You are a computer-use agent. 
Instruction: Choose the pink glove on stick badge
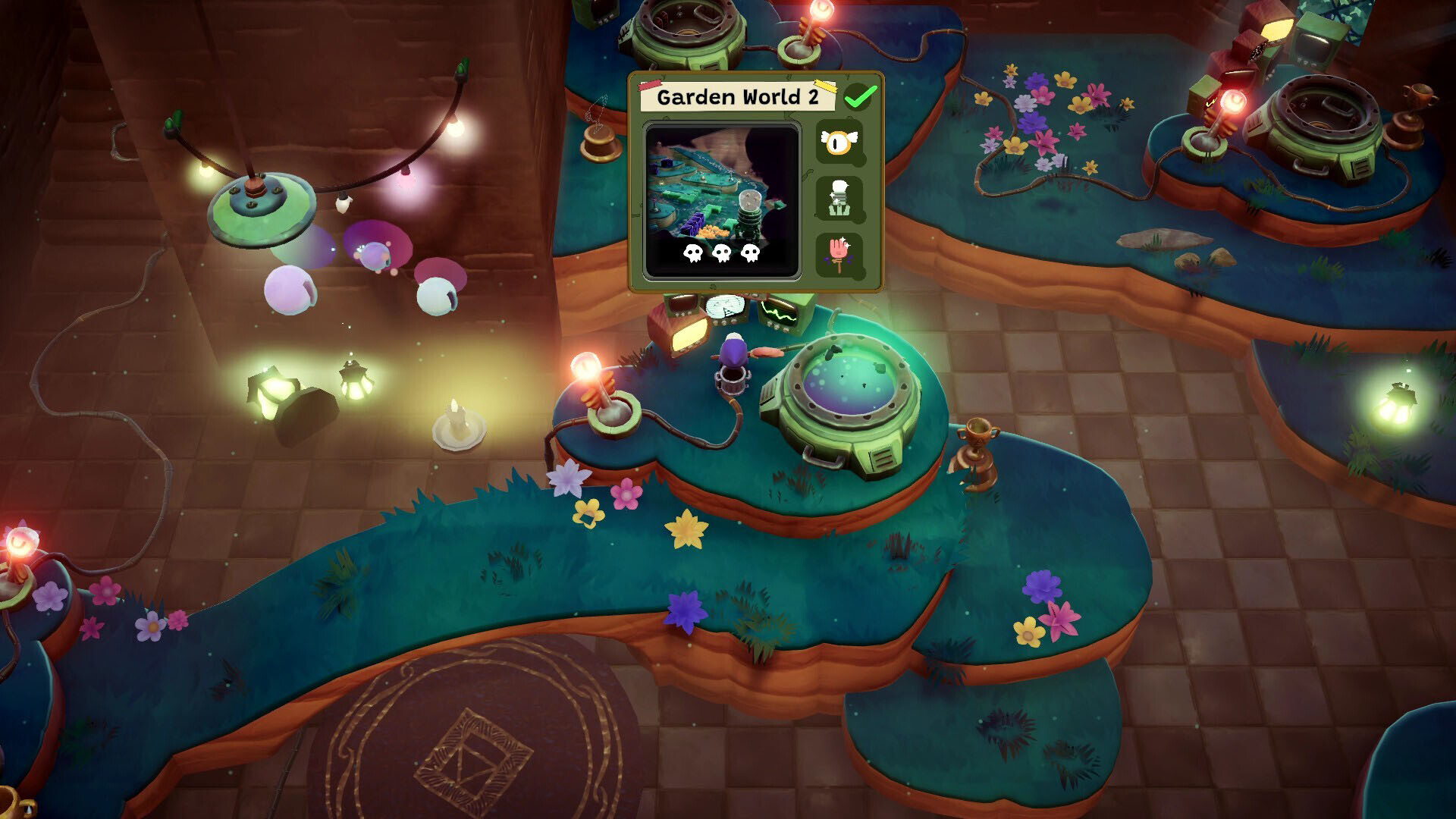[x=839, y=254]
